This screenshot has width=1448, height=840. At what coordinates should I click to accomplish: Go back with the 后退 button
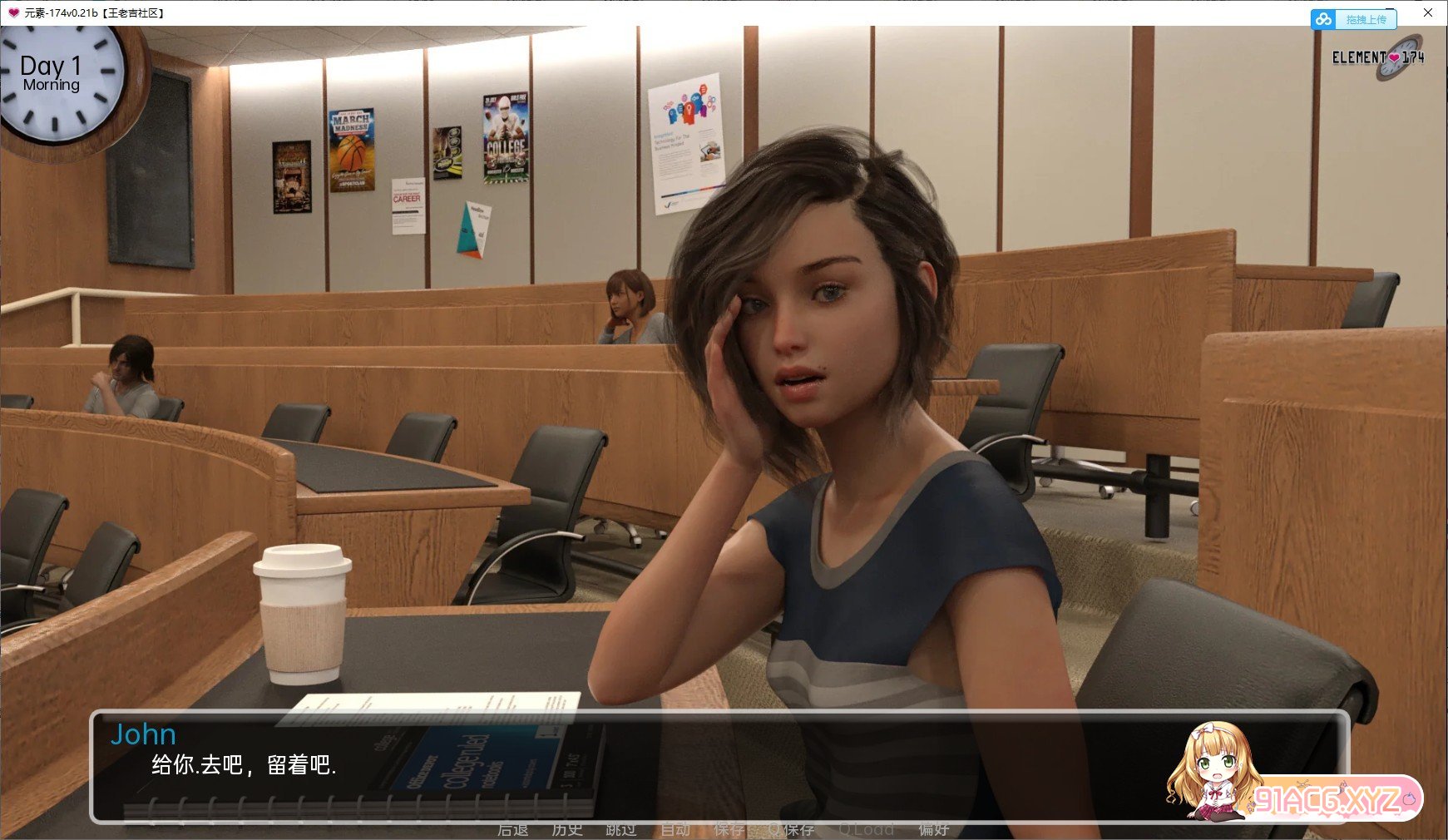[x=512, y=829]
